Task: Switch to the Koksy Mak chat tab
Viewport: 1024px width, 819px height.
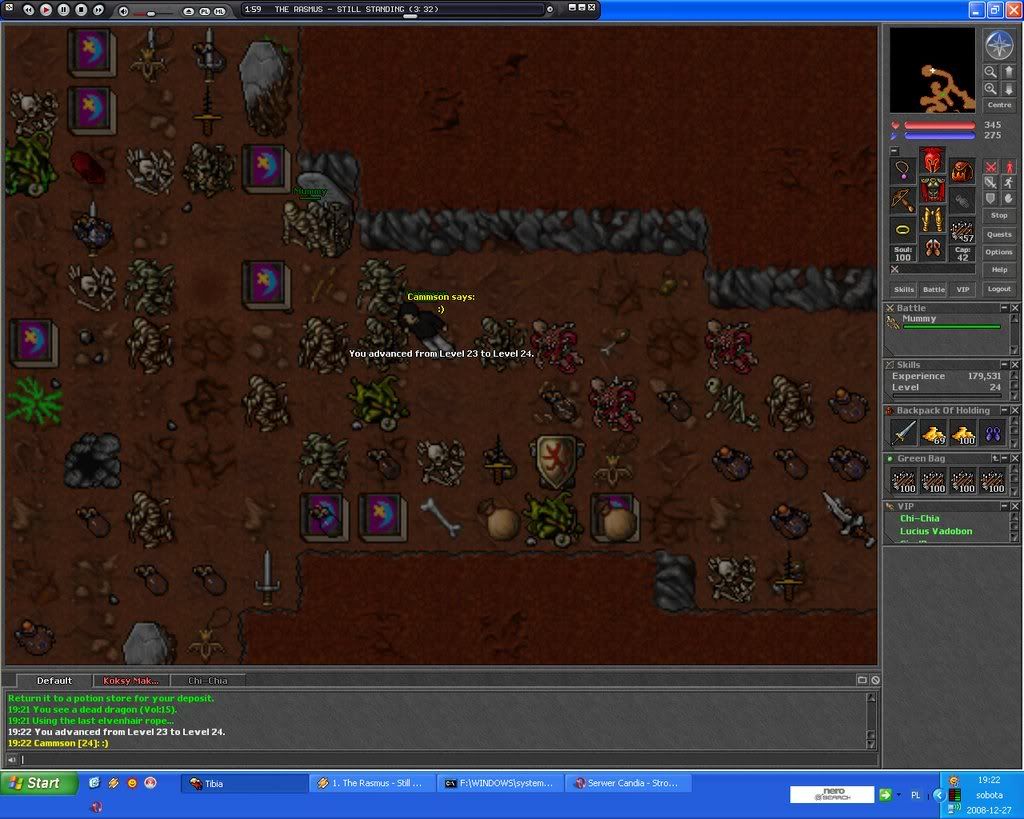Action: point(131,680)
